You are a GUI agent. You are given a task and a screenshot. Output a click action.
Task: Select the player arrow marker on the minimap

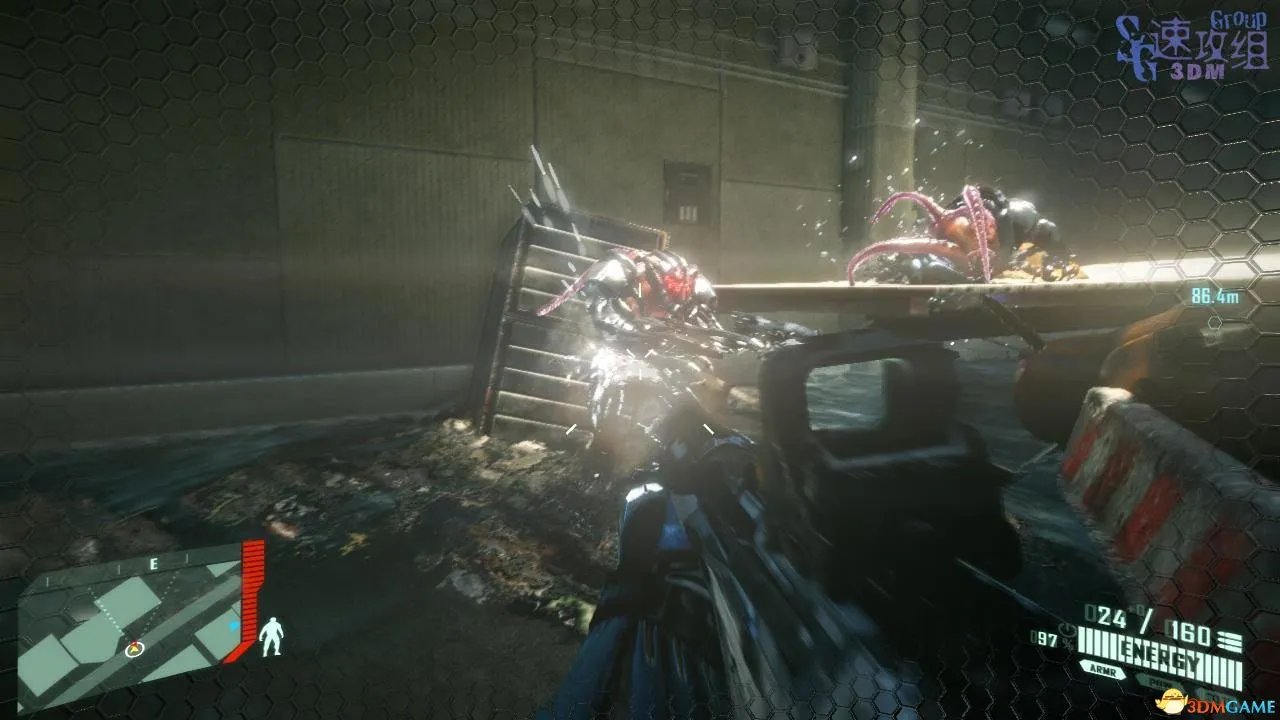click(x=134, y=649)
